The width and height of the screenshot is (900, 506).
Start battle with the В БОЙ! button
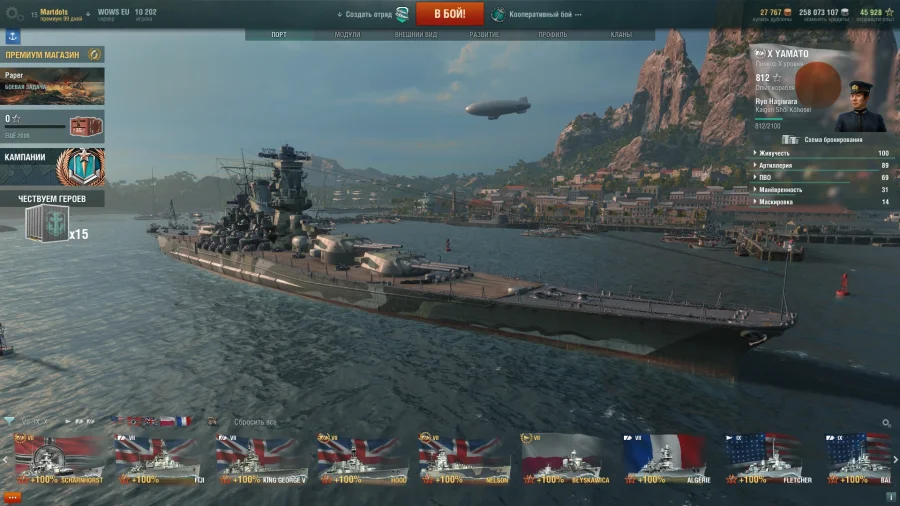[x=449, y=14]
